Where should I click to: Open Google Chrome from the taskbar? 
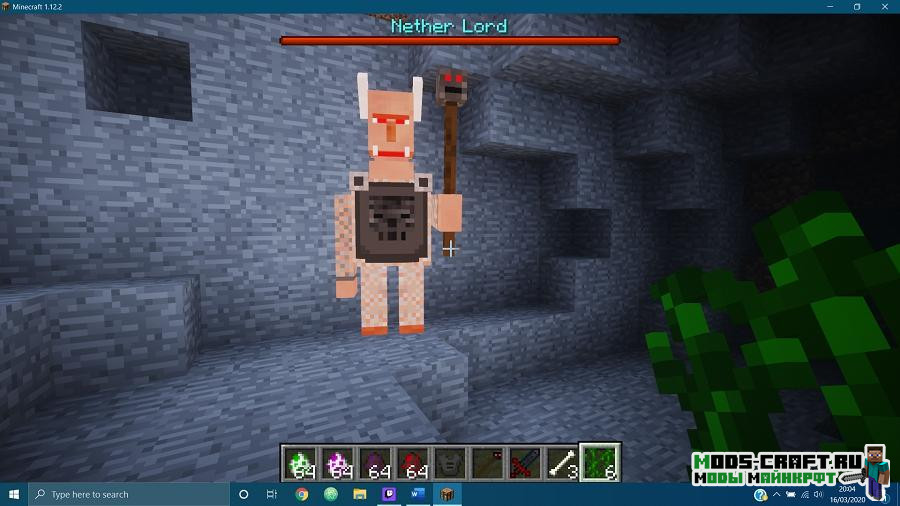coord(302,494)
